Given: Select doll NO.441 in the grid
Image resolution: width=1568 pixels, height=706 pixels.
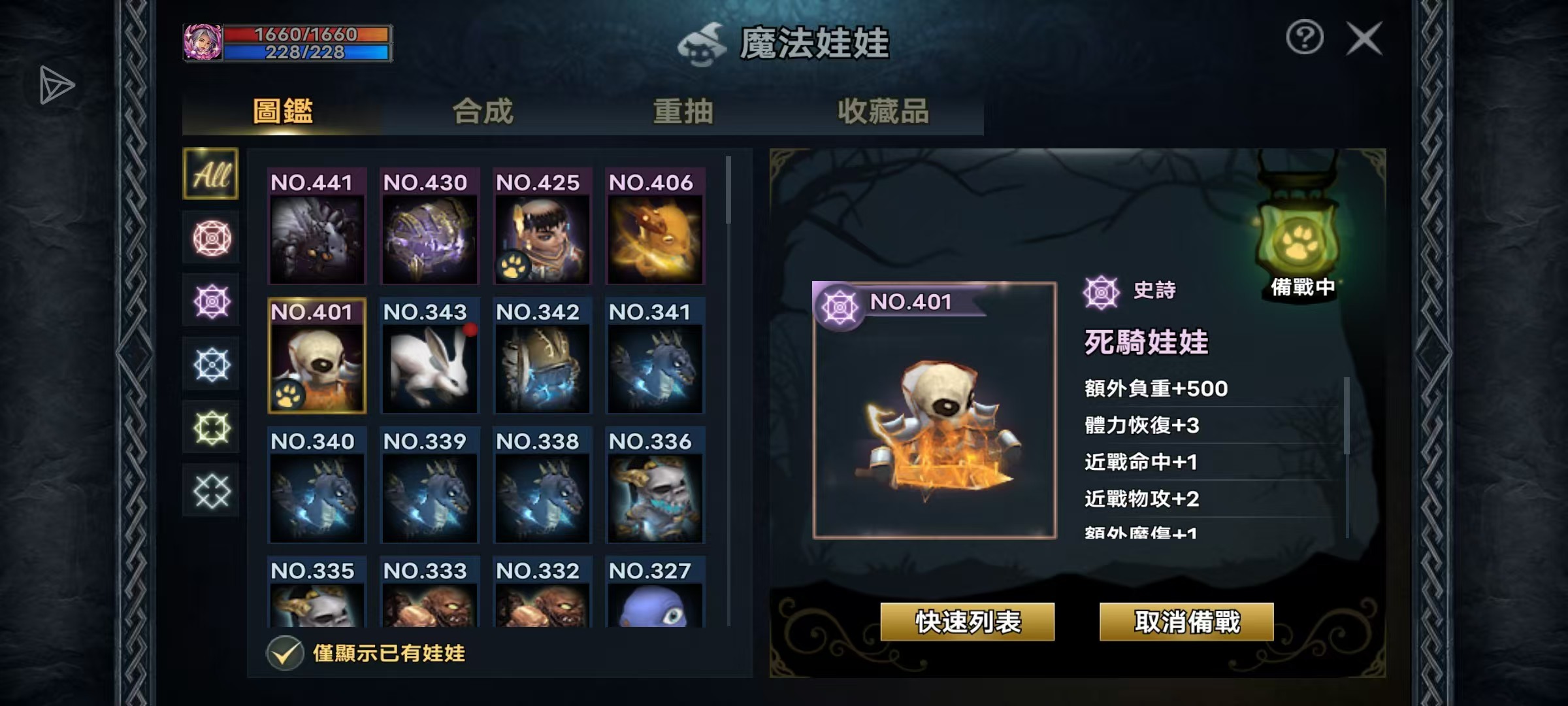Looking at the screenshot, I should point(317,226).
